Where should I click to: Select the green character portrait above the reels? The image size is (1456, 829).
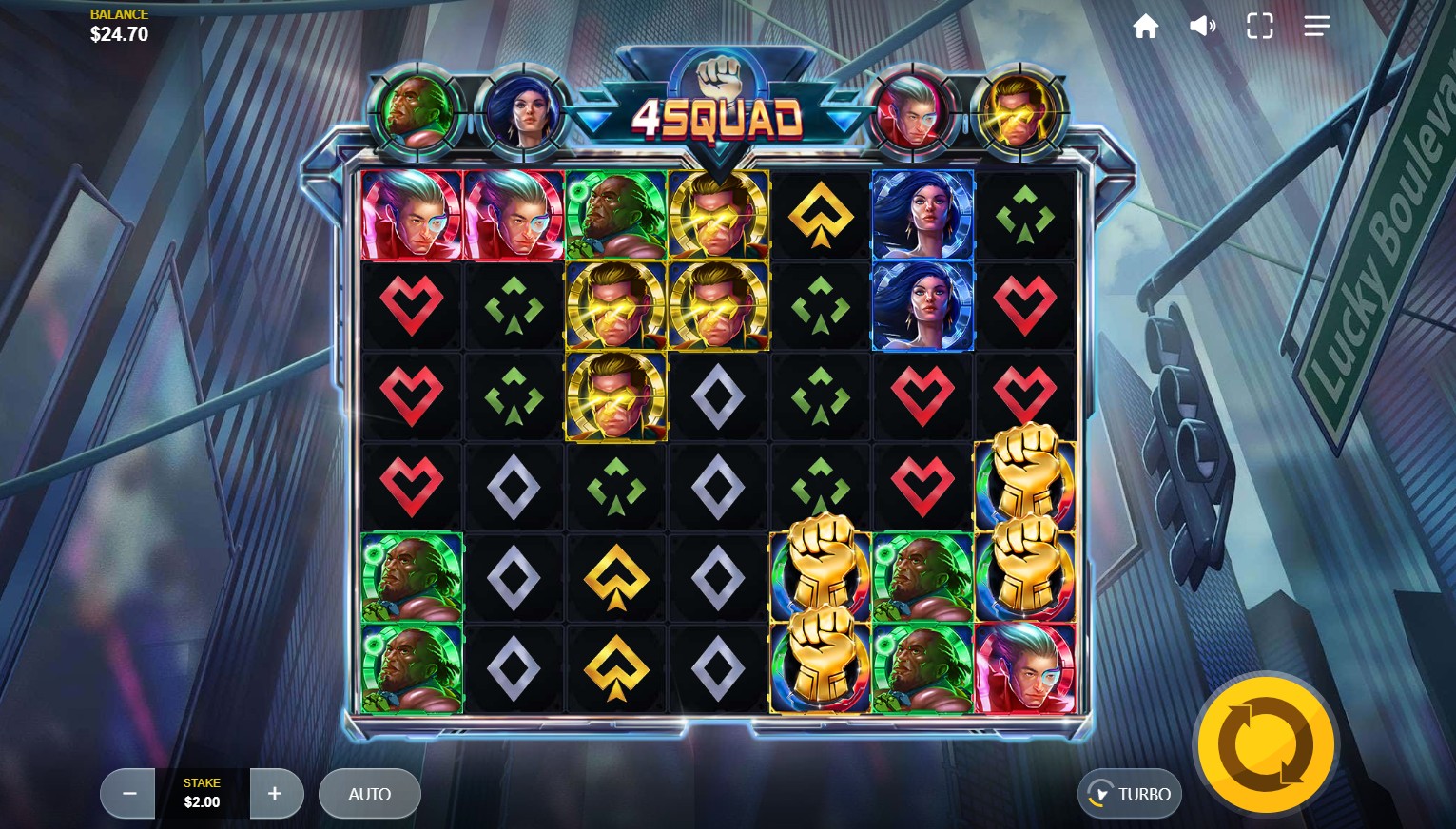418,112
